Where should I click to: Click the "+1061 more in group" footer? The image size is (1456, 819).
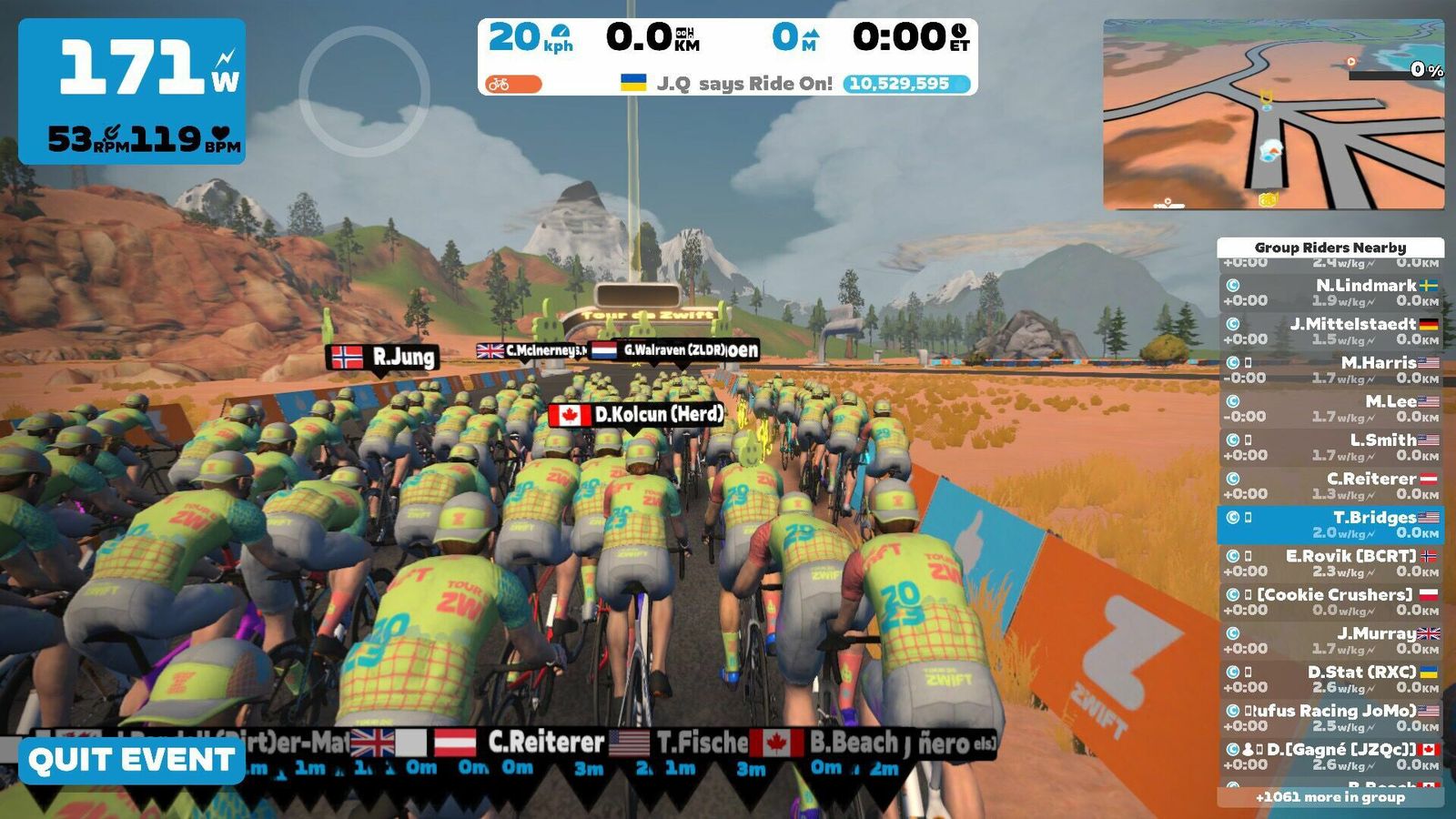(x=1330, y=797)
